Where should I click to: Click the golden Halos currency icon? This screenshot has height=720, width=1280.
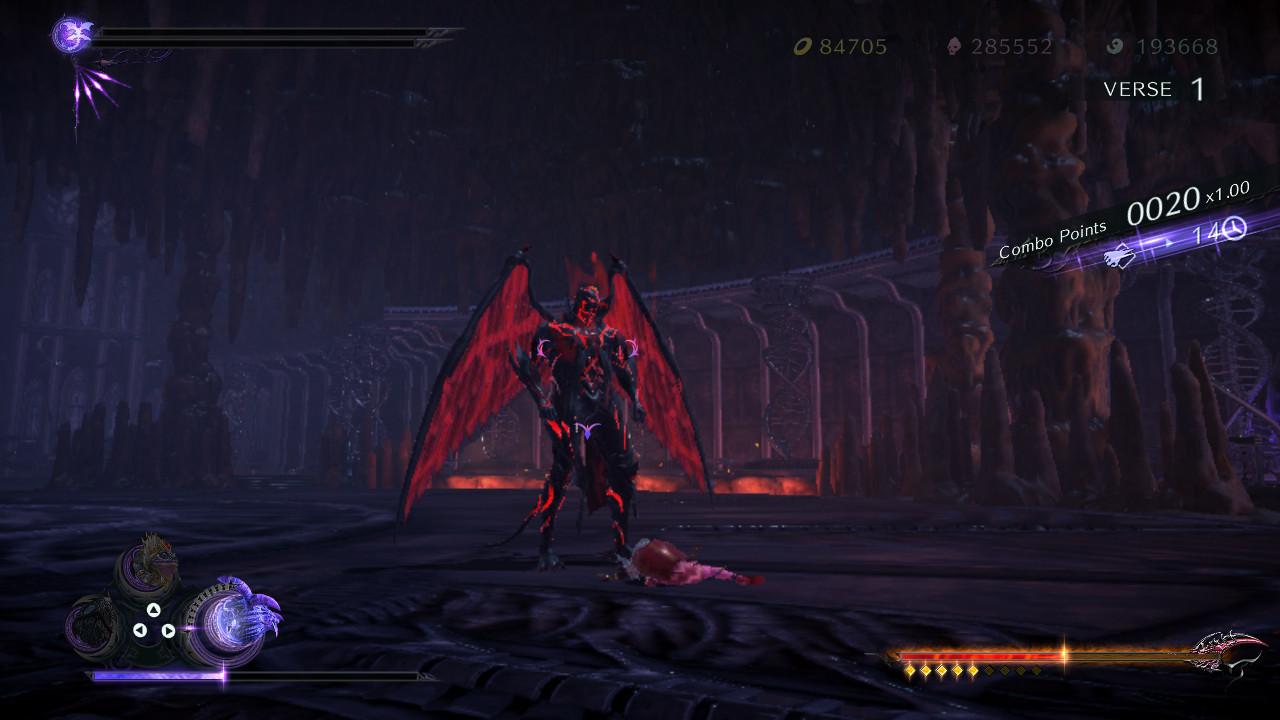802,45
